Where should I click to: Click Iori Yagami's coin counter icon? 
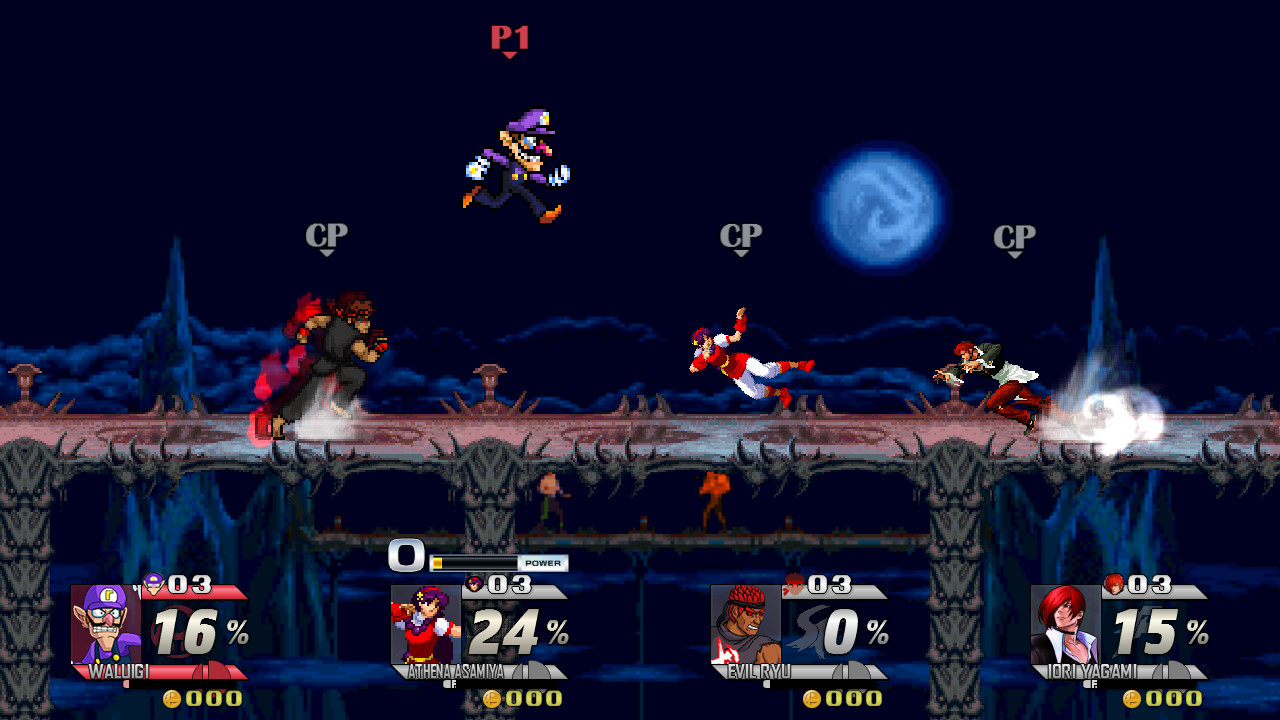[x=1133, y=700]
